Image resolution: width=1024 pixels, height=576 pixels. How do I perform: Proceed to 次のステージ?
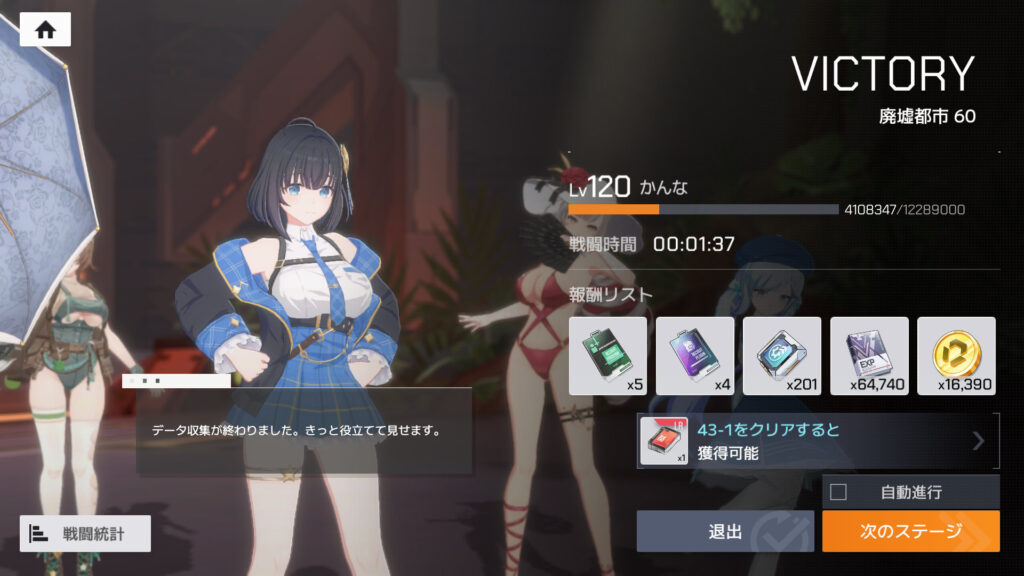click(x=910, y=531)
